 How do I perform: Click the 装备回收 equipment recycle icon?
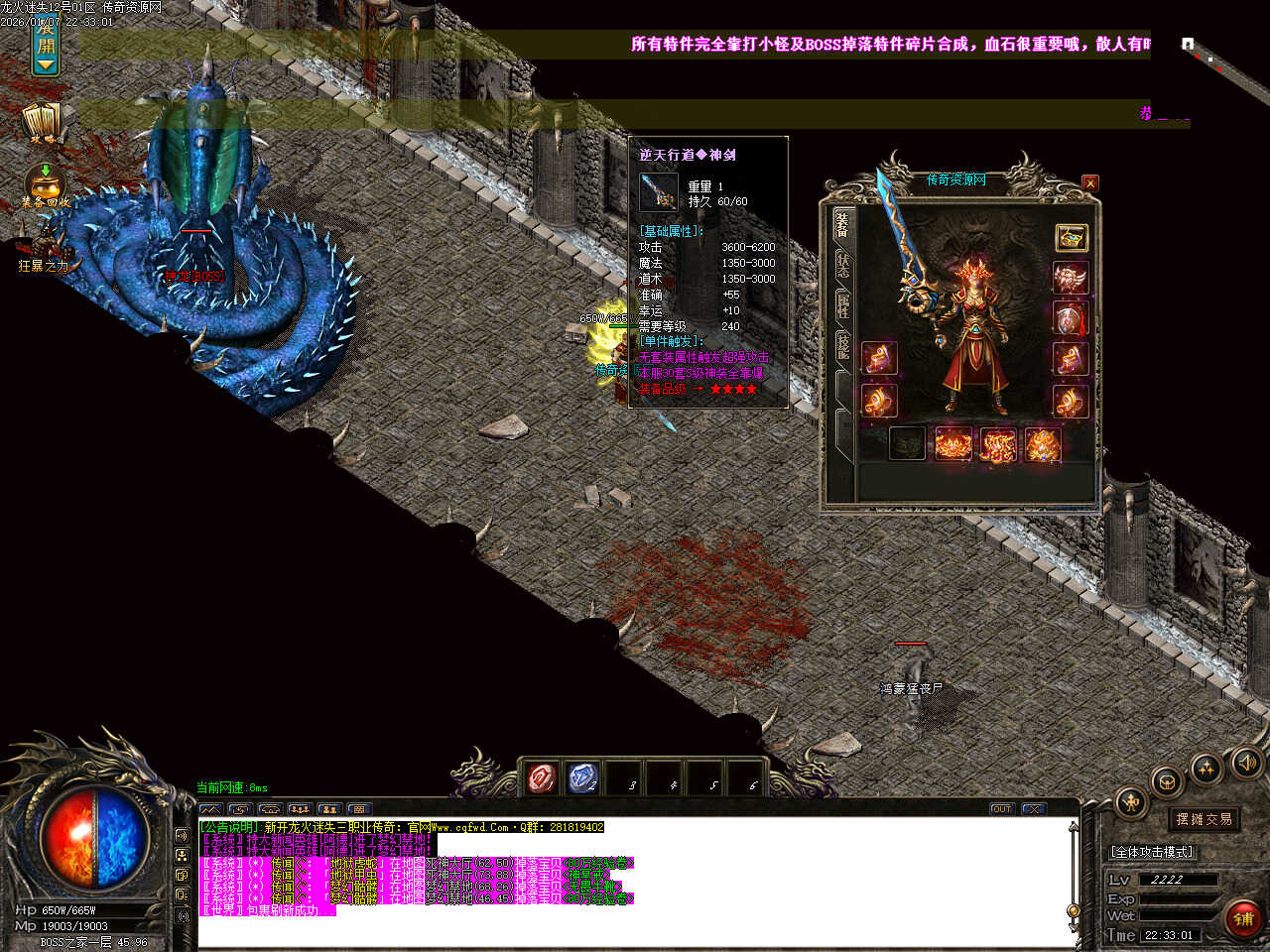45,185
